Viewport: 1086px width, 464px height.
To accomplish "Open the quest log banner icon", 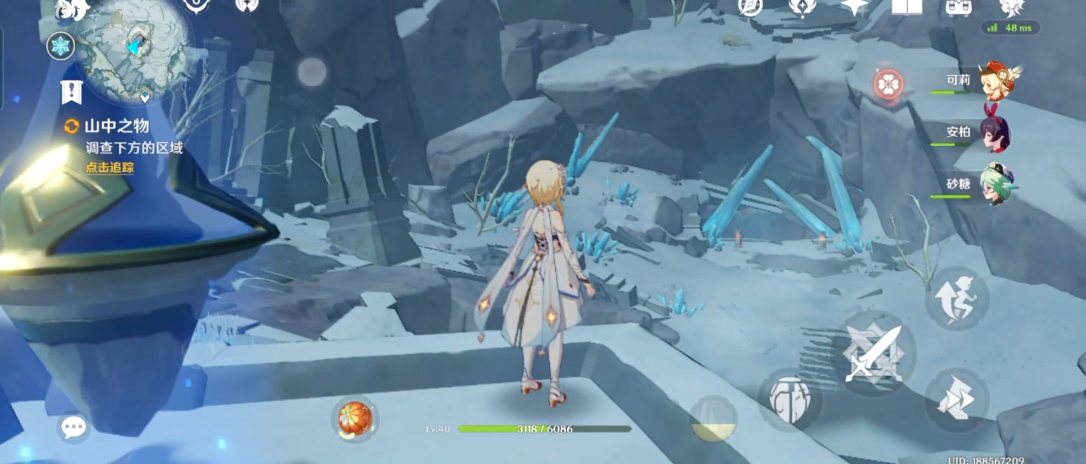I will [x=71, y=93].
